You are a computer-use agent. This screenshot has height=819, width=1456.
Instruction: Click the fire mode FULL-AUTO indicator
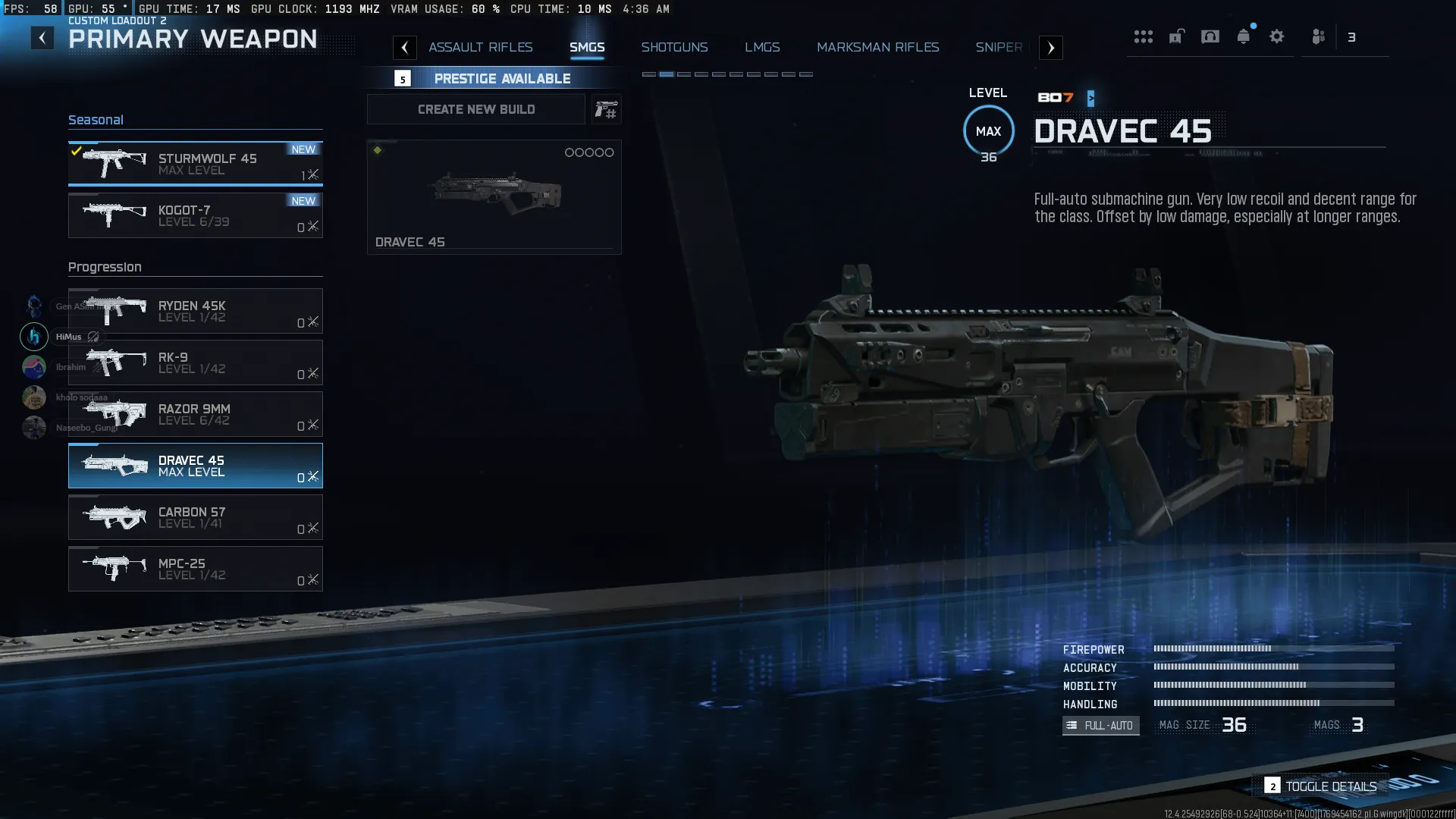pyautogui.click(x=1100, y=726)
